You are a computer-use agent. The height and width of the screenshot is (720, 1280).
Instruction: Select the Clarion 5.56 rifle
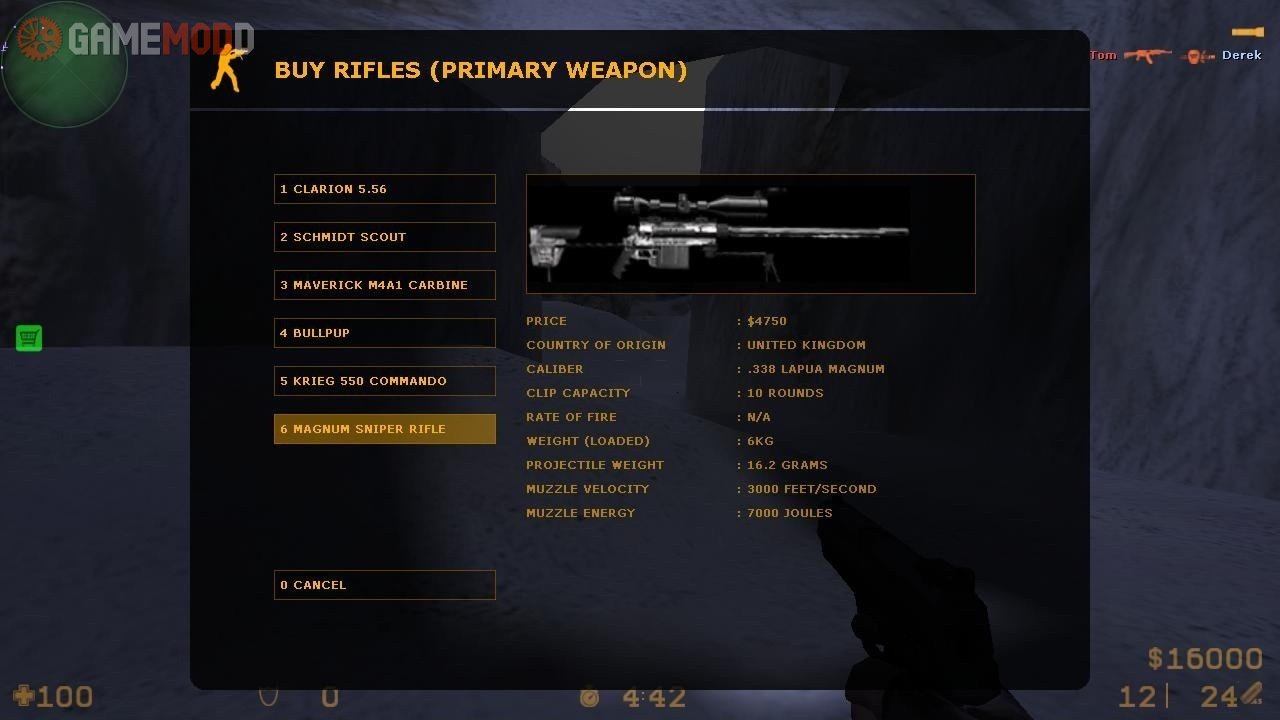click(x=384, y=189)
